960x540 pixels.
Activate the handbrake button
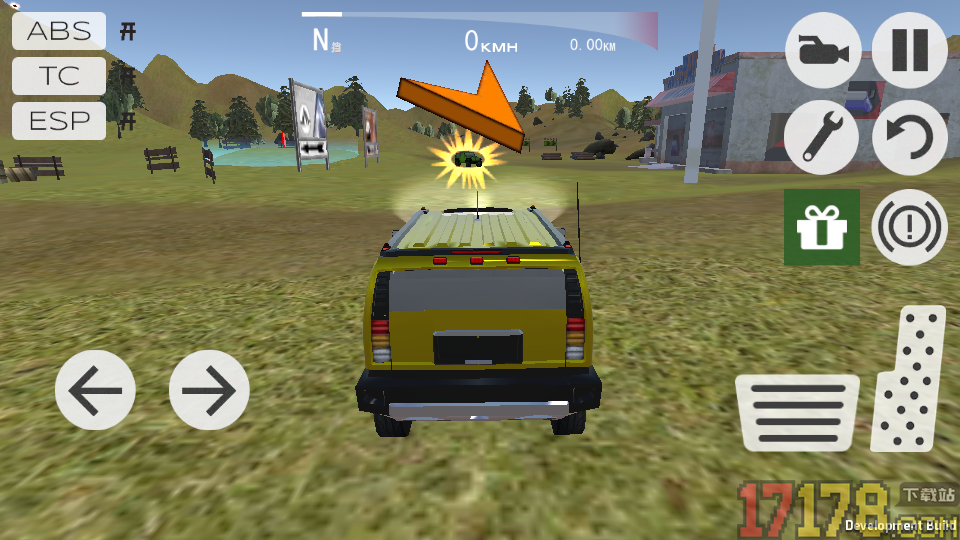point(909,227)
